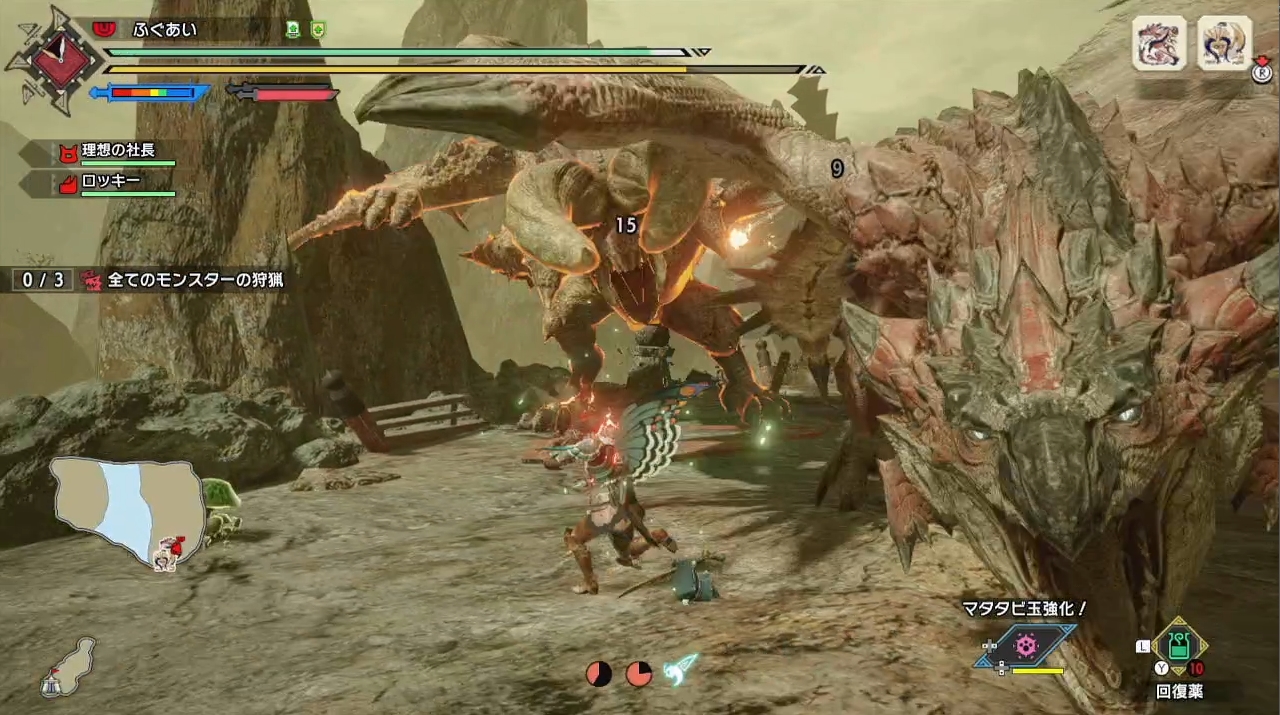Image resolution: width=1280 pixels, height=715 pixels.
Task: Select the first target monster icon
Action: point(1159,43)
